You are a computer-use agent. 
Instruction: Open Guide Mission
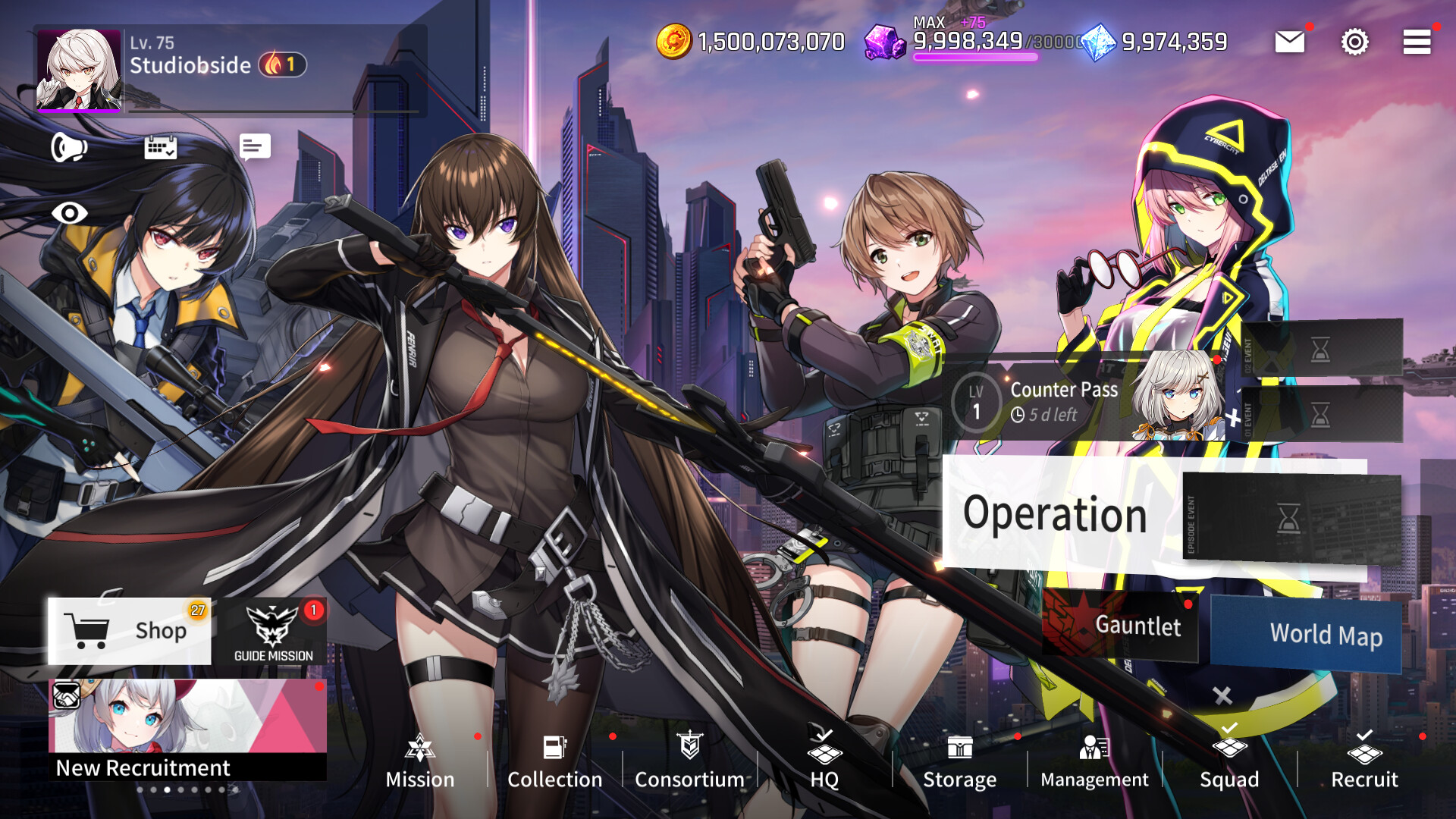click(x=273, y=631)
